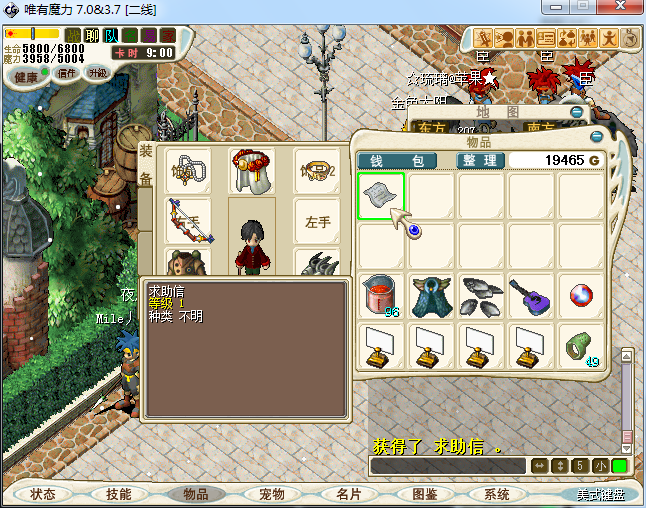646x508 pixels.
Task: Select the 求助信 letter item slot
Action: [382, 196]
